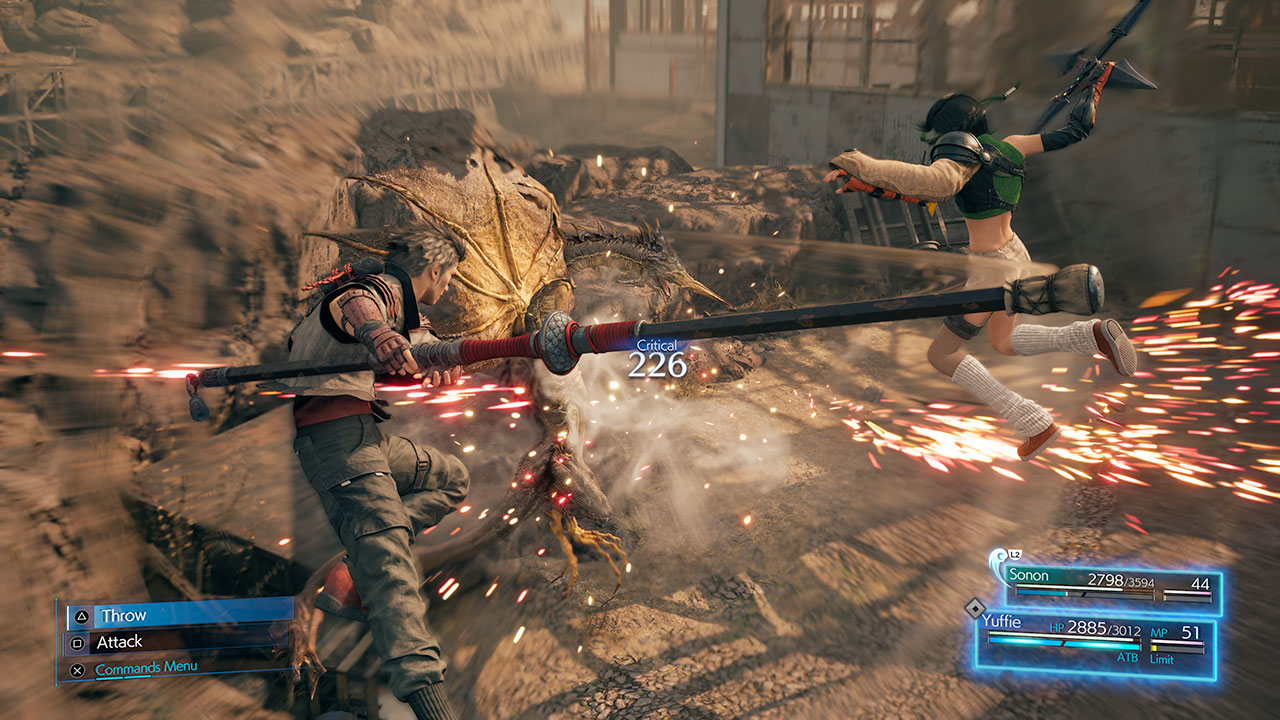Select Yuffie's party status panel
This screenshot has height=720, width=1280.
1095,642
